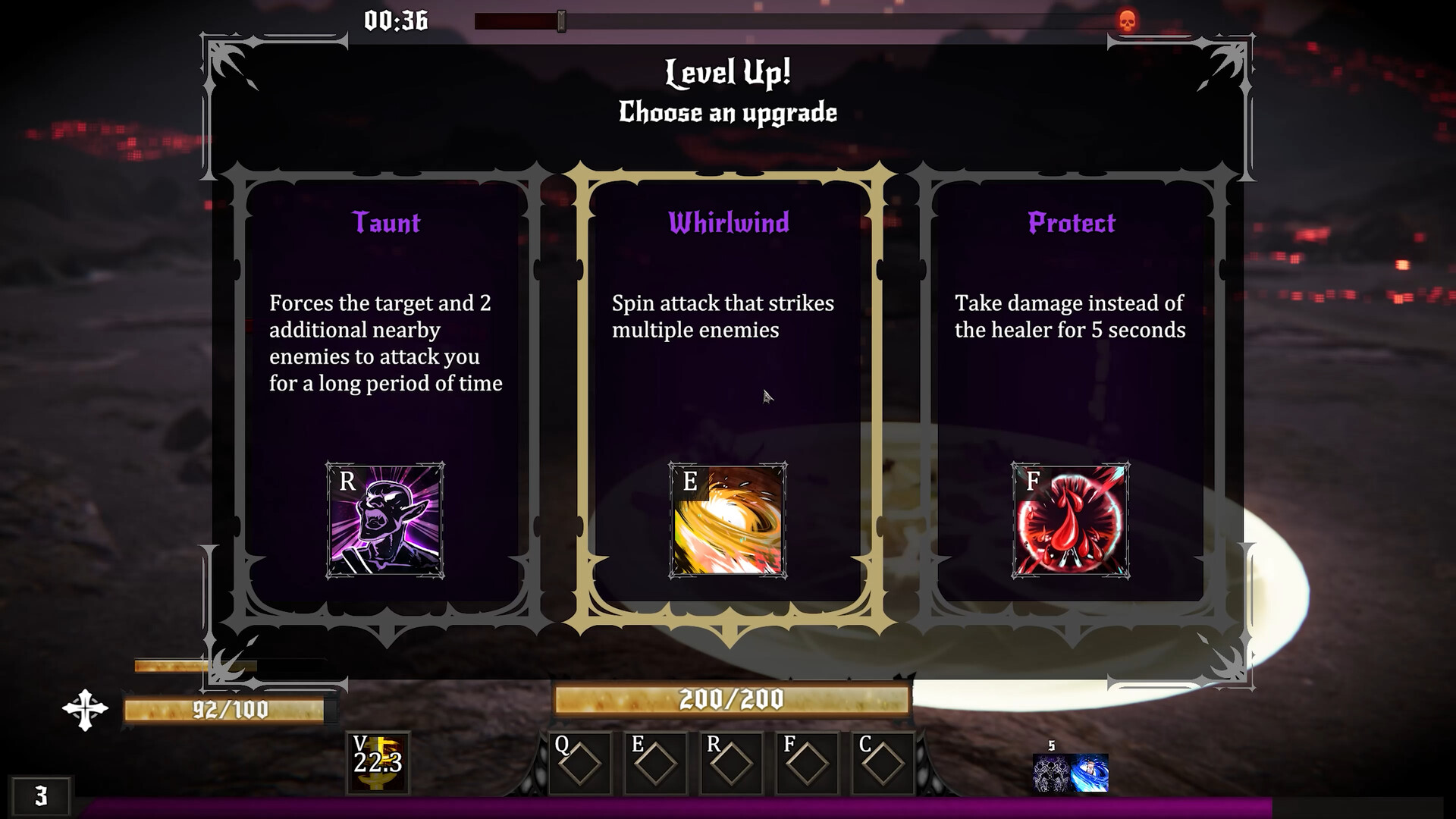Click the progress marker on the top boss bar
The image size is (1456, 819).
click(561, 20)
